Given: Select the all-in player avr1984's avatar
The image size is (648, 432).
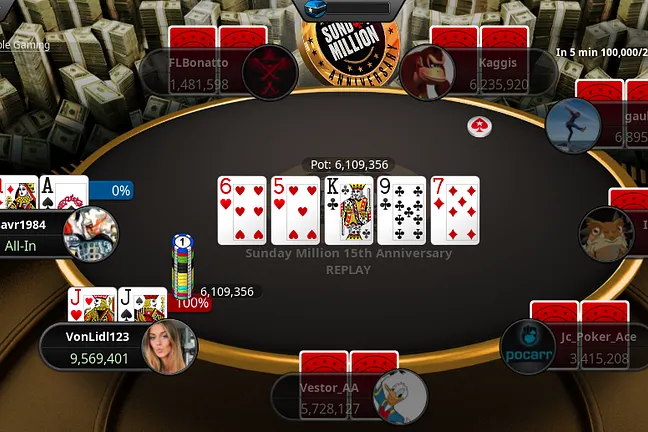Looking at the screenshot, I should pos(88,234).
